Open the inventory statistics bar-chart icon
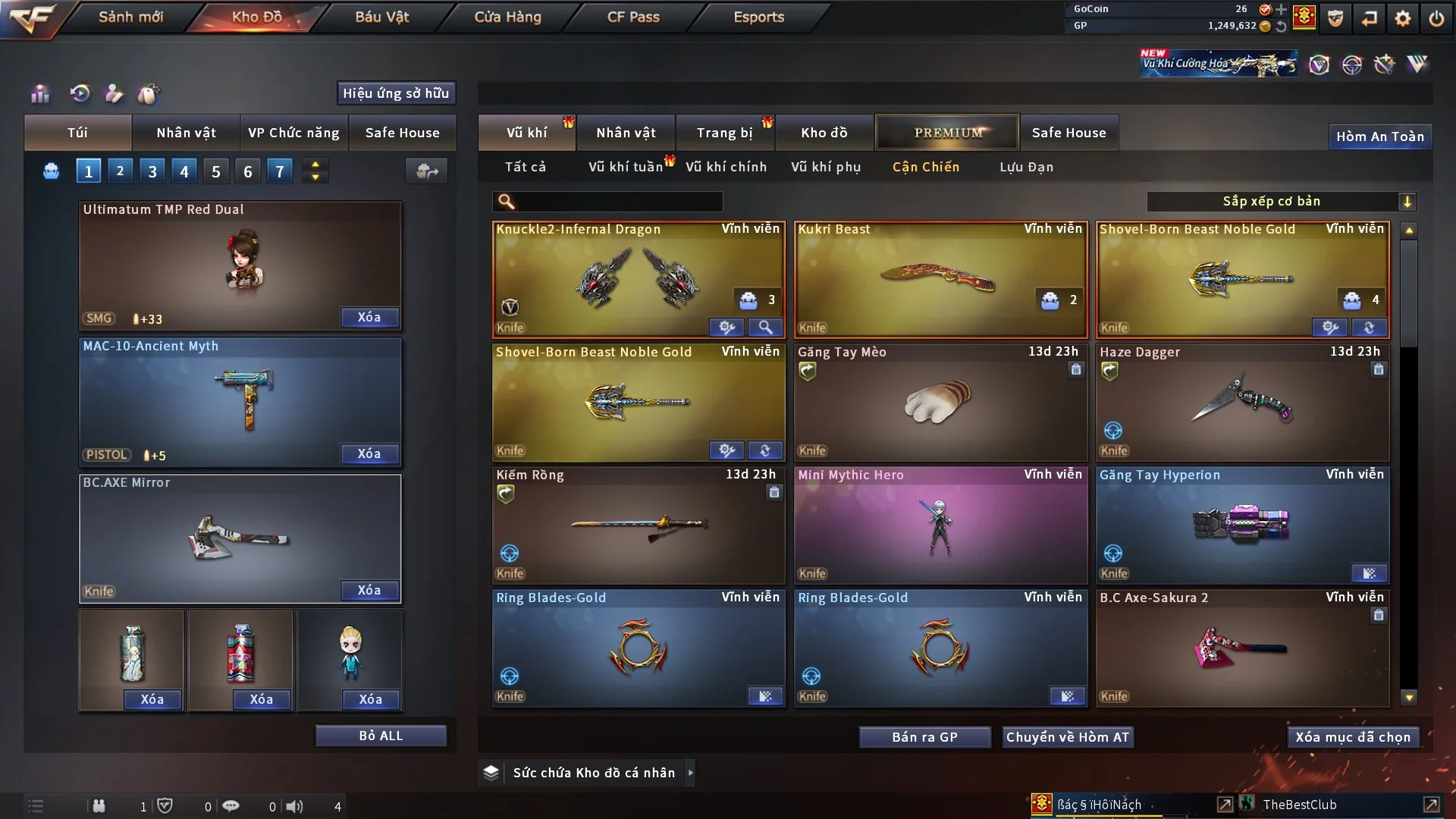Viewport: 1456px width, 819px height. tap(39, 94)
